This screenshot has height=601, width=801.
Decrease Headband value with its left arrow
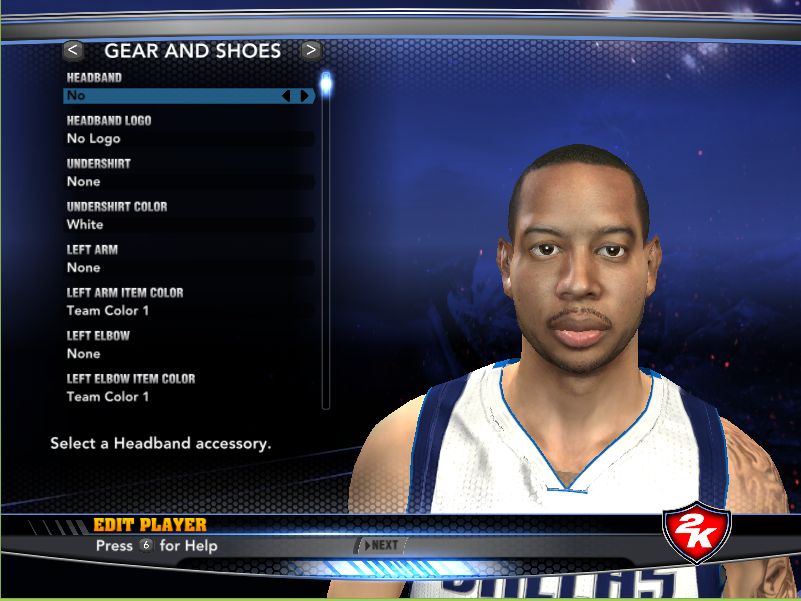(286, 96)
